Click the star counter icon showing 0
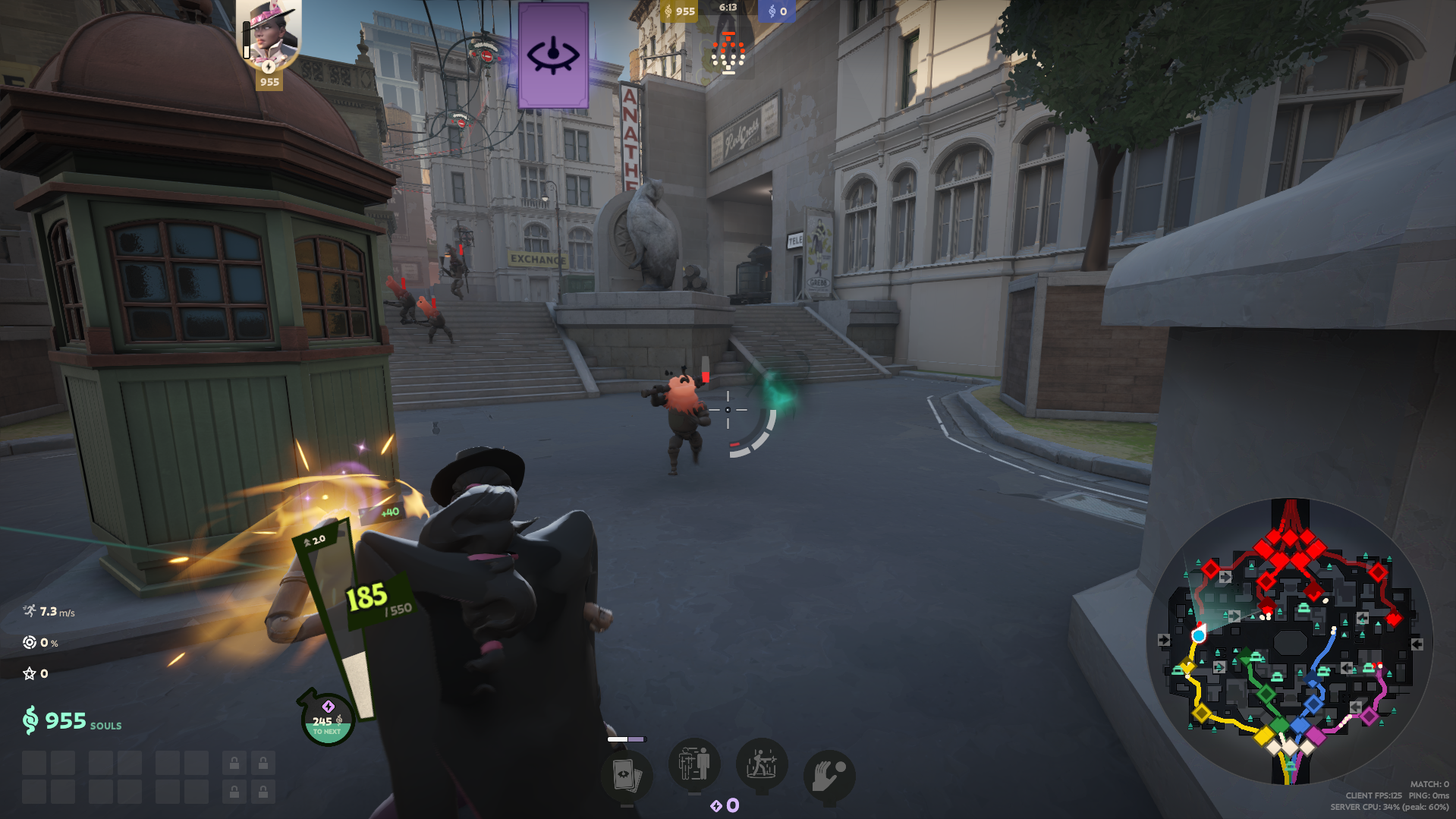 pyautogui.click(x=29, y=673)
